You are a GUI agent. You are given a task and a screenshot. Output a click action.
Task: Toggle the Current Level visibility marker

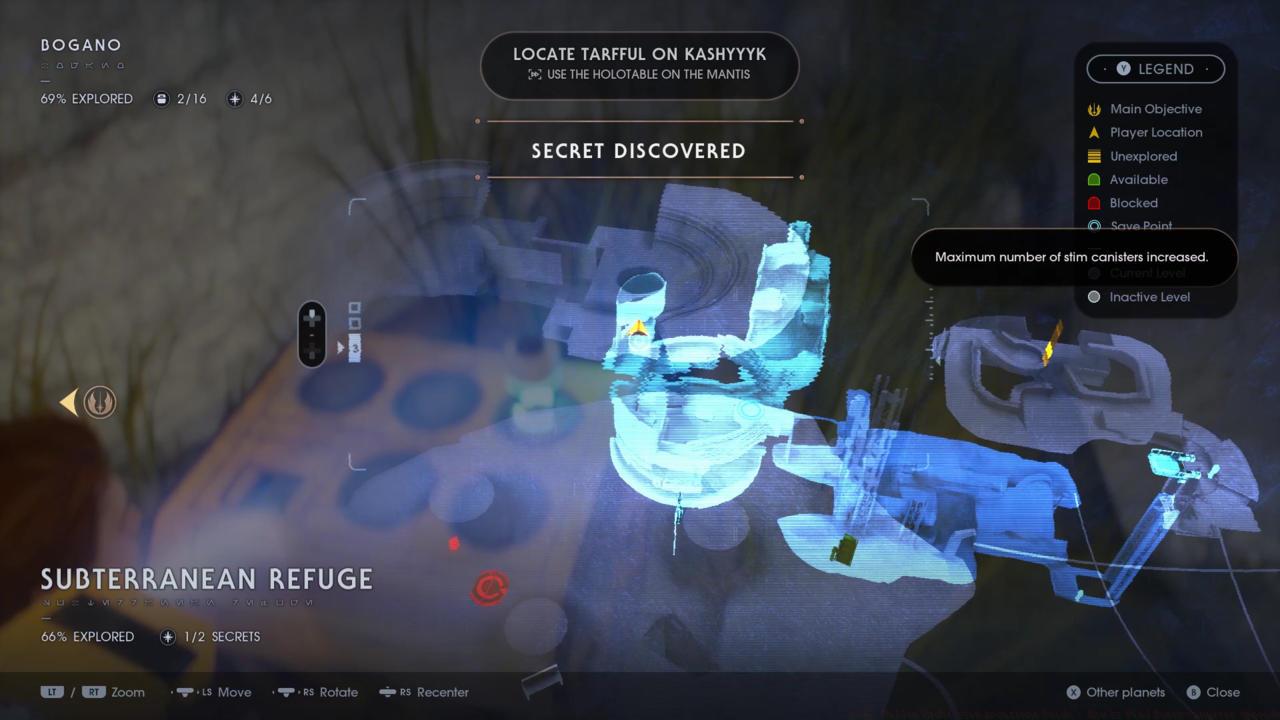point(1094,273)
